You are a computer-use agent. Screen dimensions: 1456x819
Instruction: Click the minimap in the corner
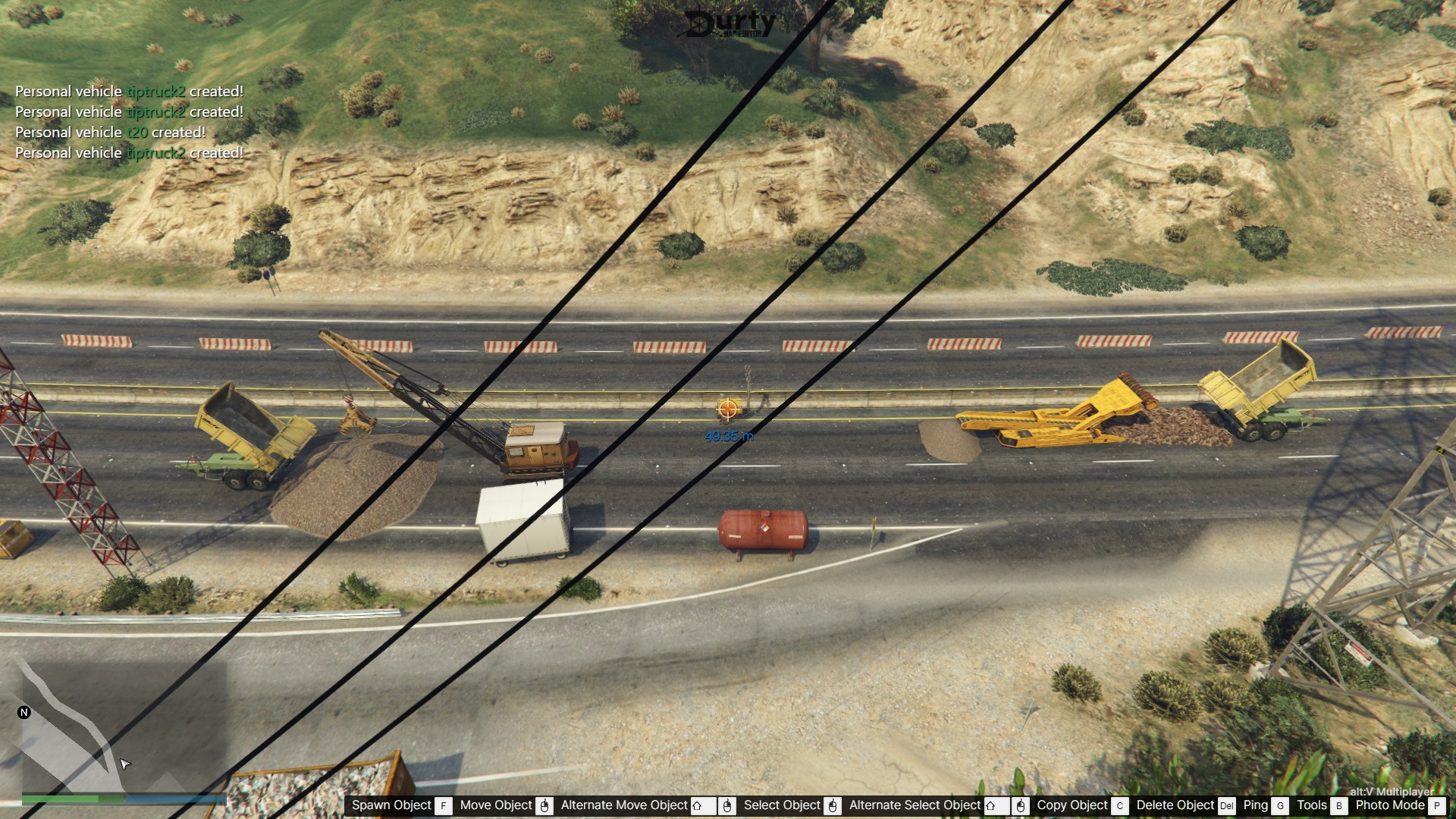(114, 728)
